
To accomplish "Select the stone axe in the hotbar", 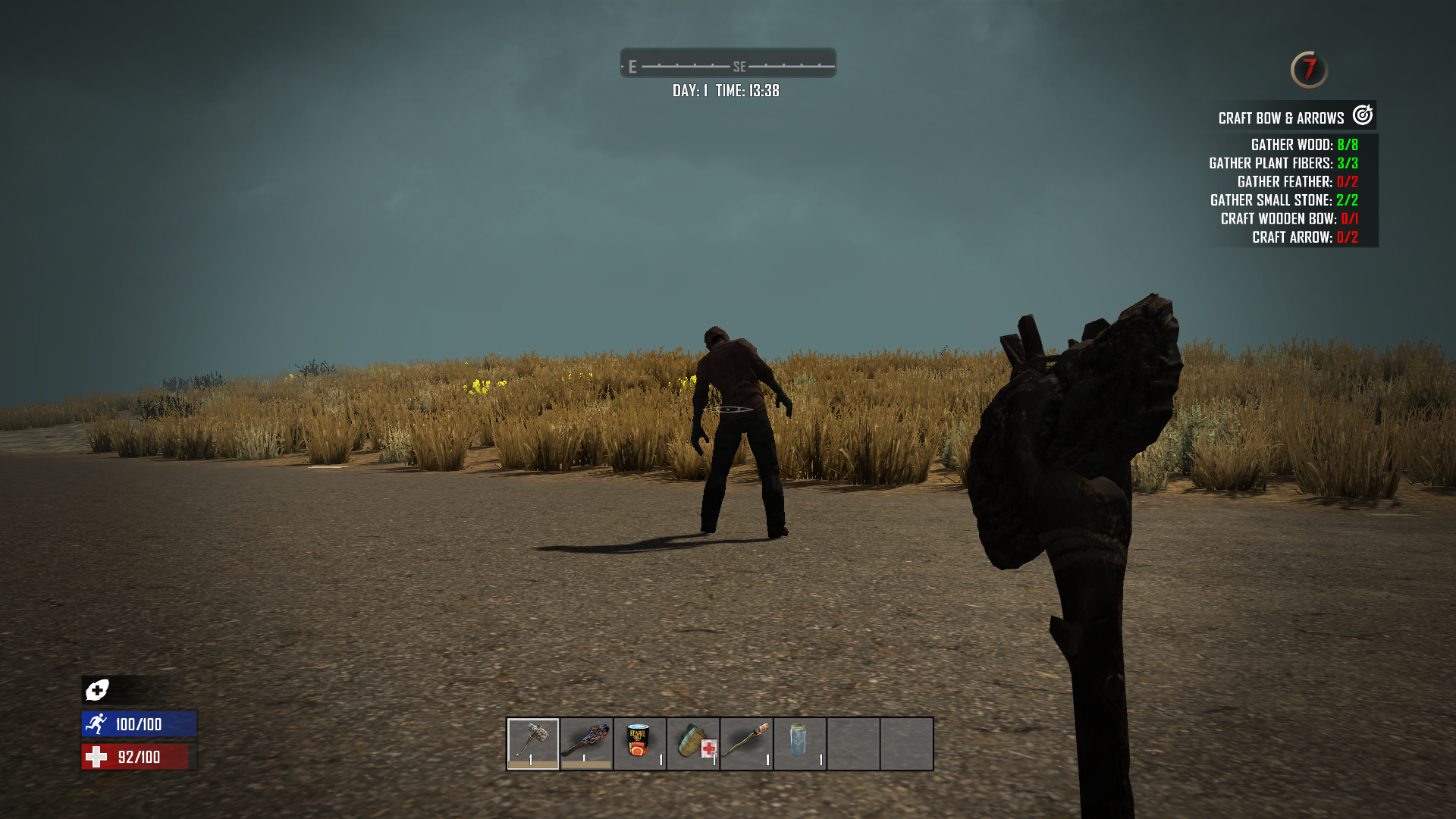I will (532, 743).
